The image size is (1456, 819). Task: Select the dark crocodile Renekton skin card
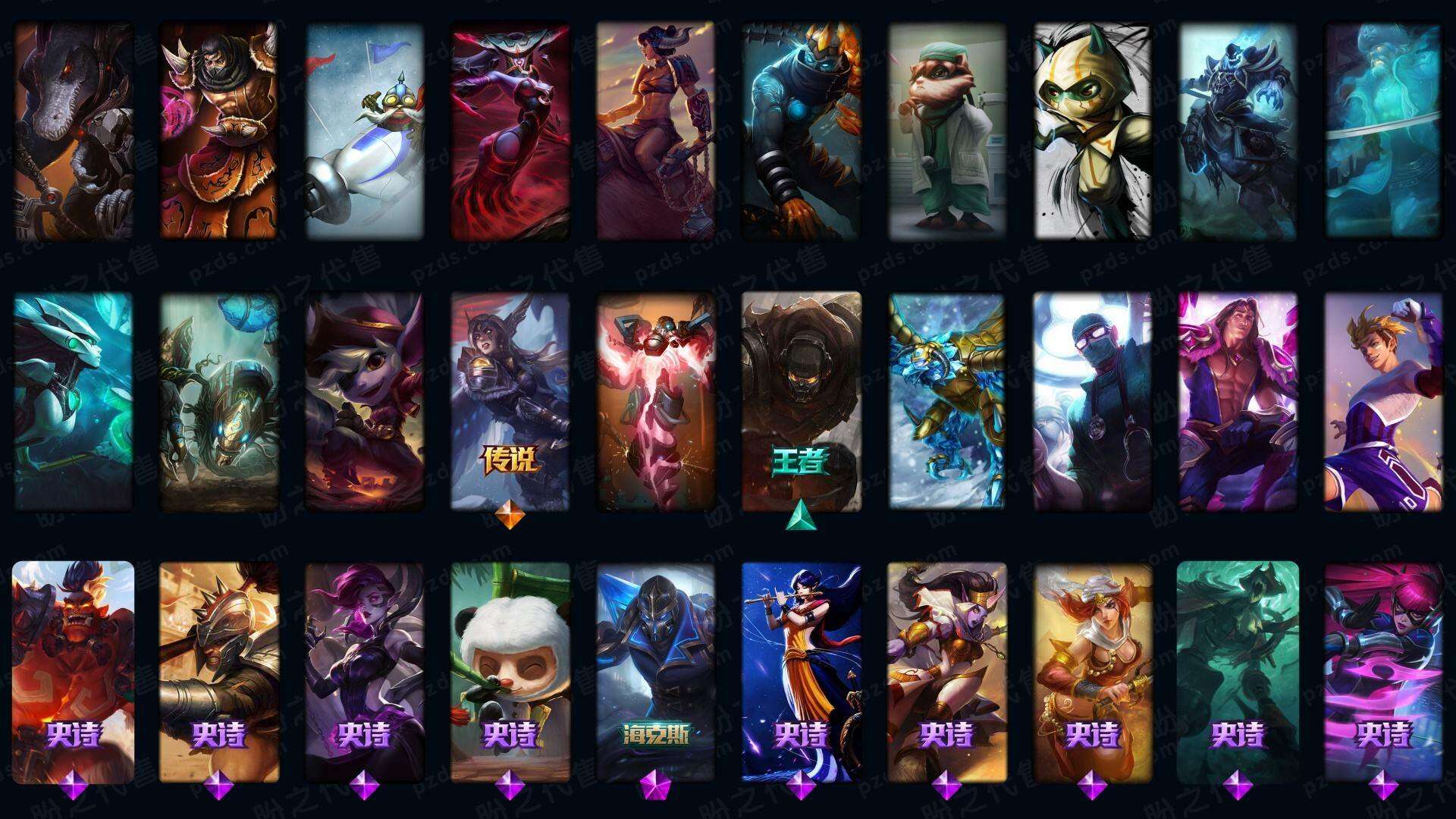pyautogui.click(x=74, y=133)
